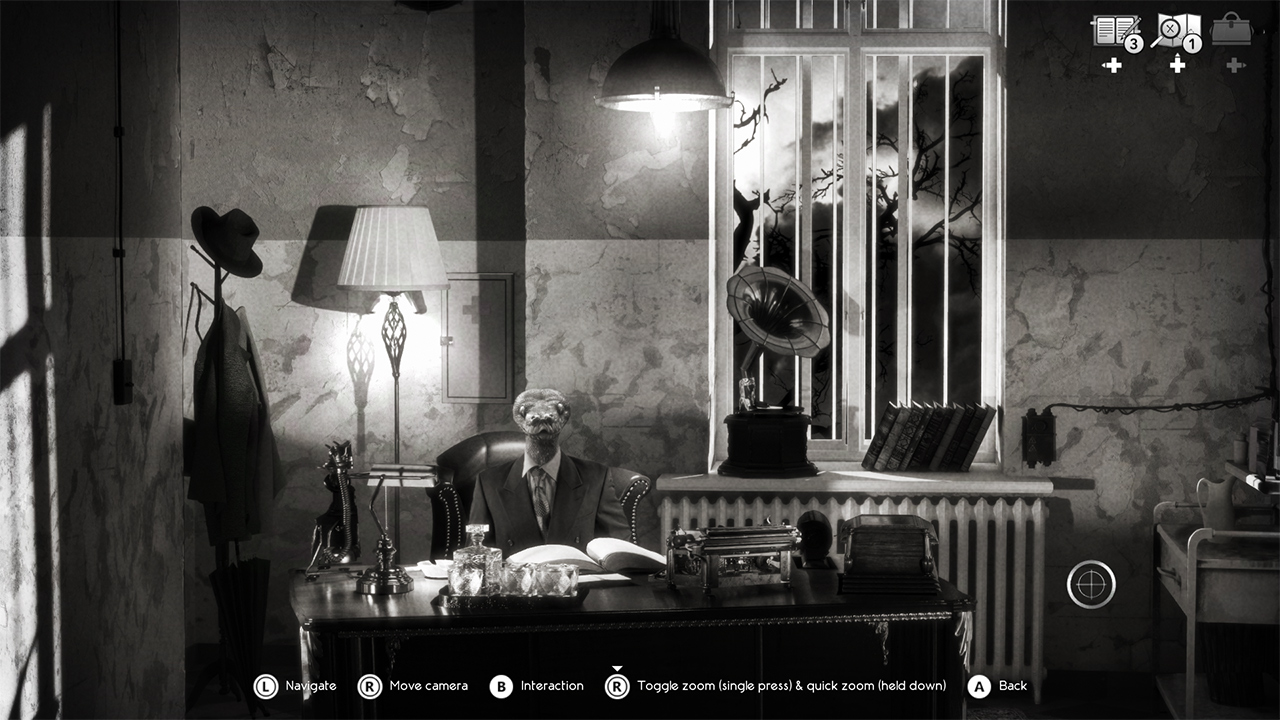
Task: Click the B Interaction button prompt icon
Action: point(500,686)
